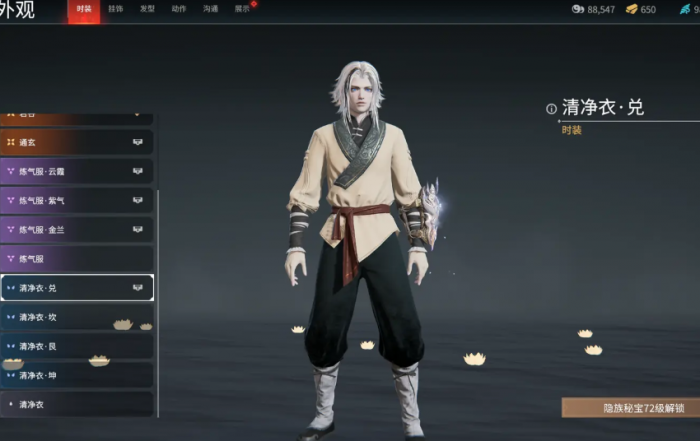
Task: Choose the 清净衣·兑 outfit
Action: (x=77, y=288)
